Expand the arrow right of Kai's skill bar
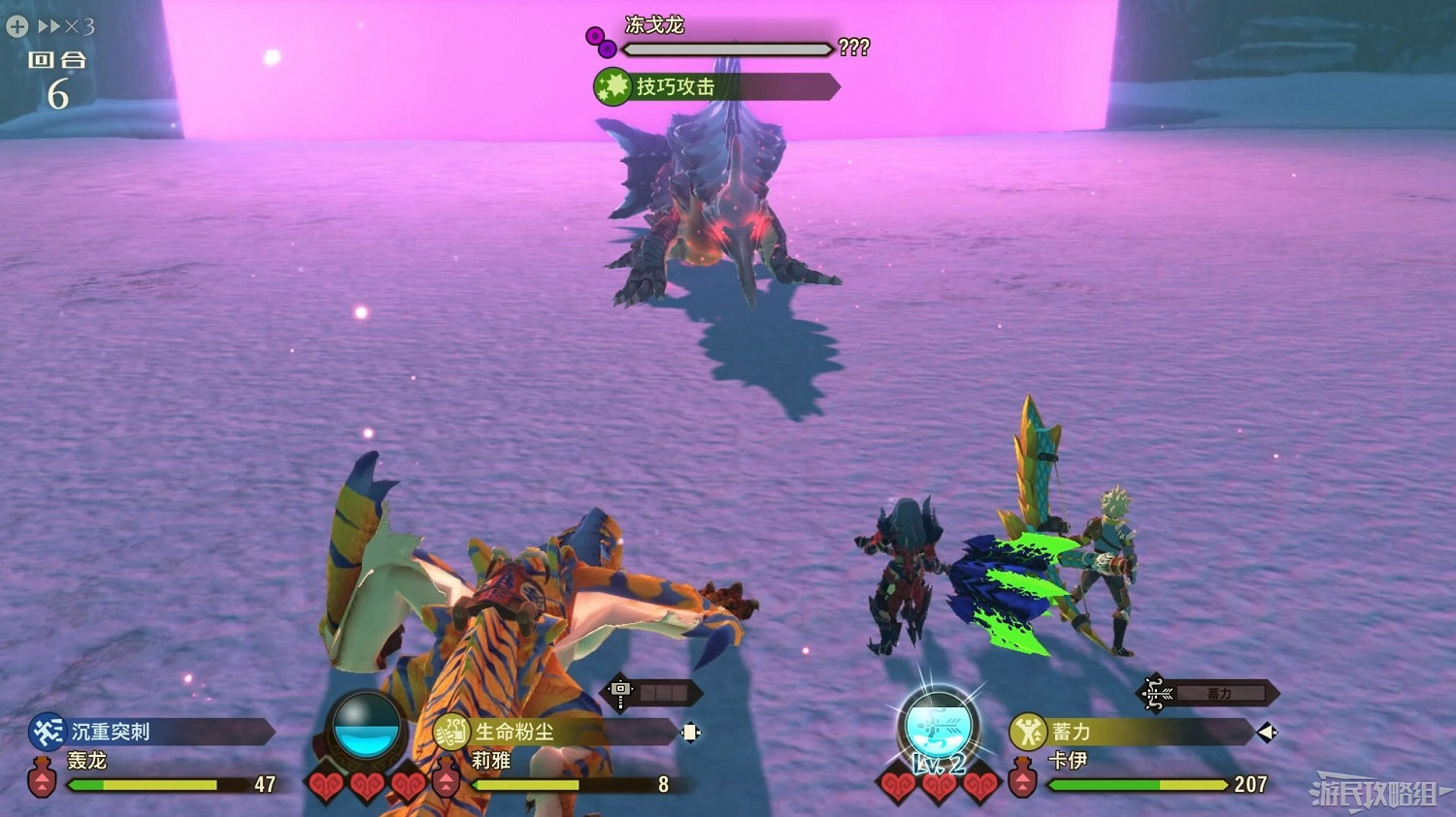 1269,735
